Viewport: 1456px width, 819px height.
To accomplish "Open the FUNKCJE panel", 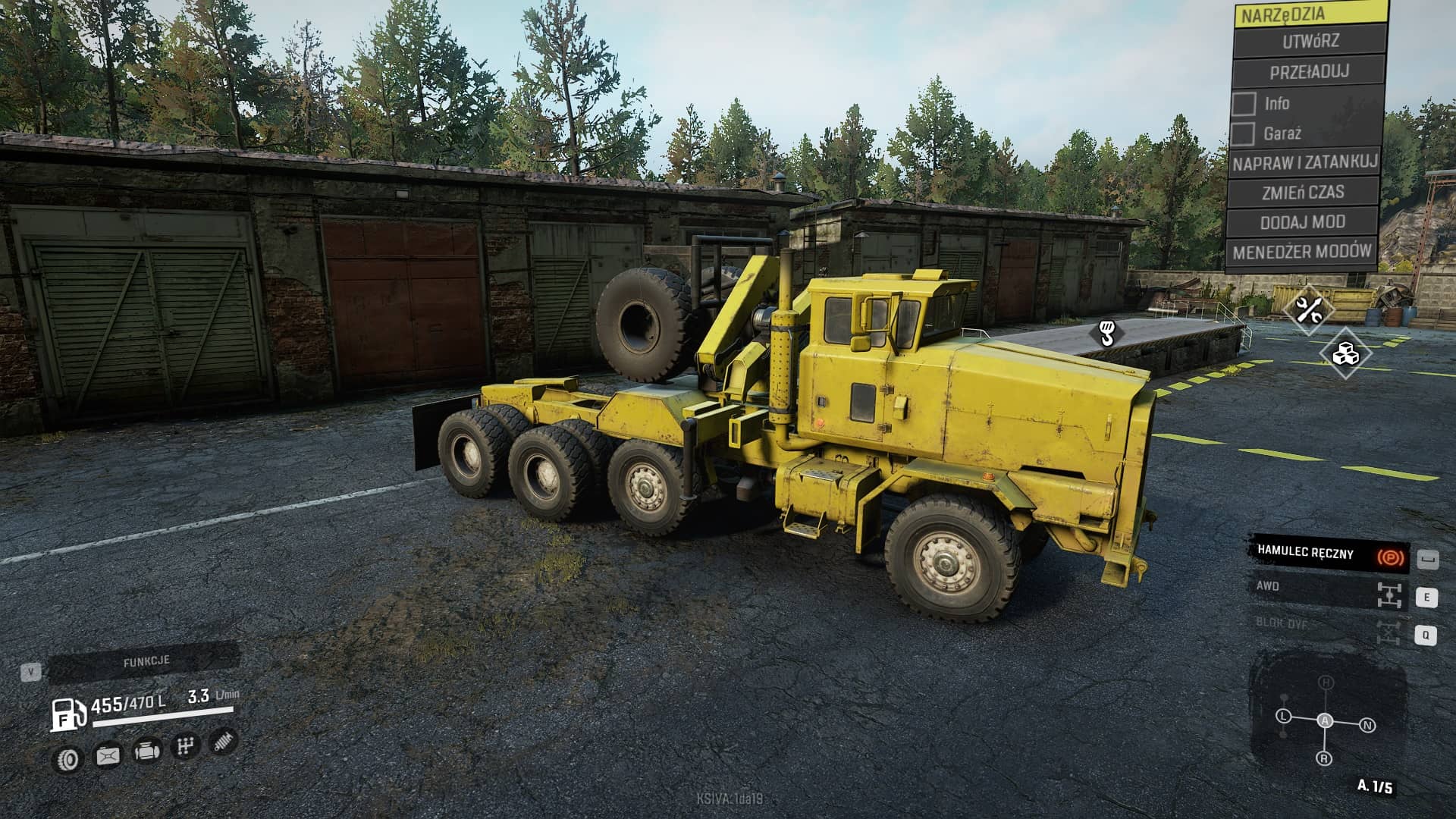I will [x=146, y=662].
